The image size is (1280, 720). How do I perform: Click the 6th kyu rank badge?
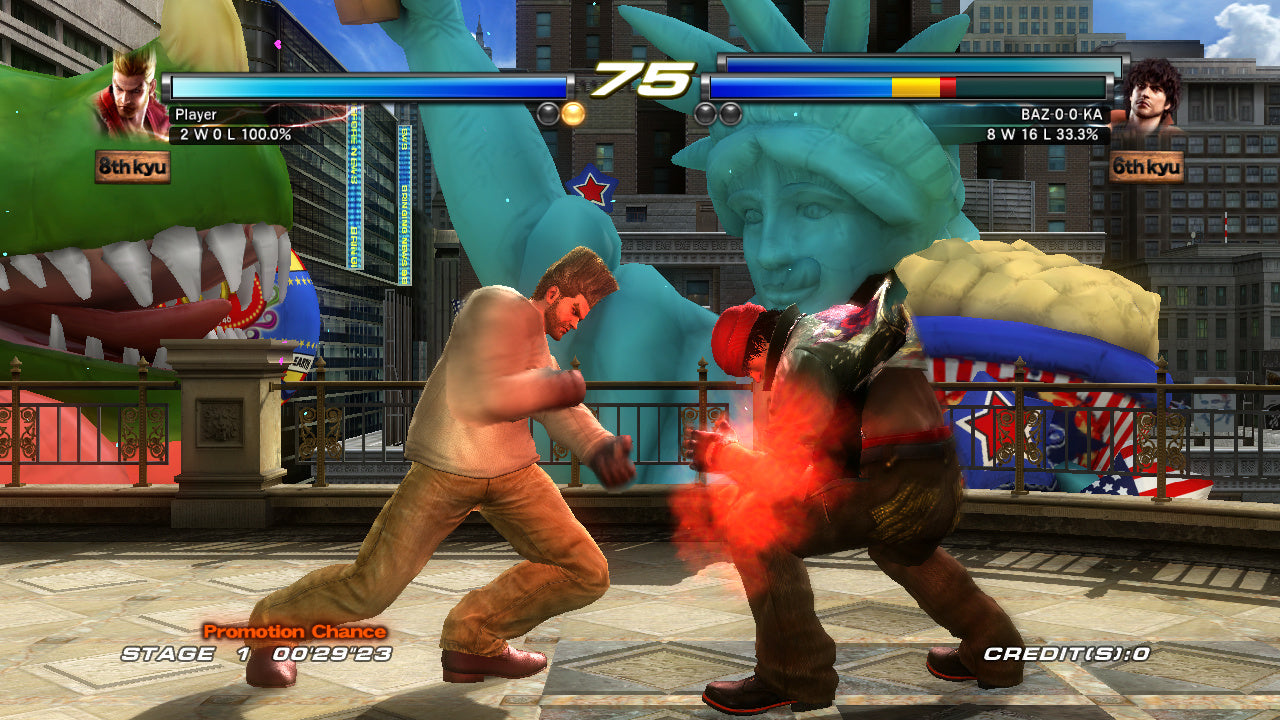click(1146, 167)
